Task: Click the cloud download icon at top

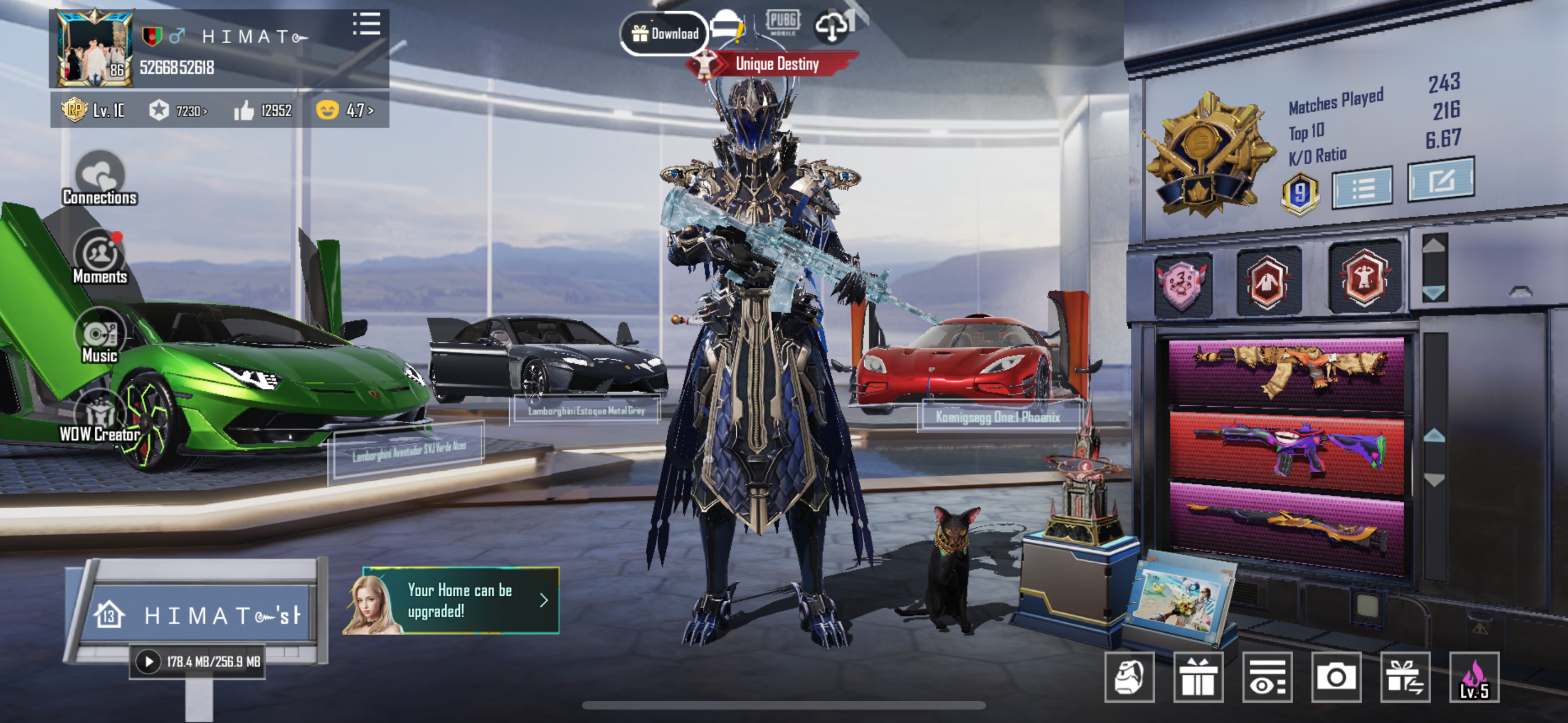Action: (x=832, y=27)
